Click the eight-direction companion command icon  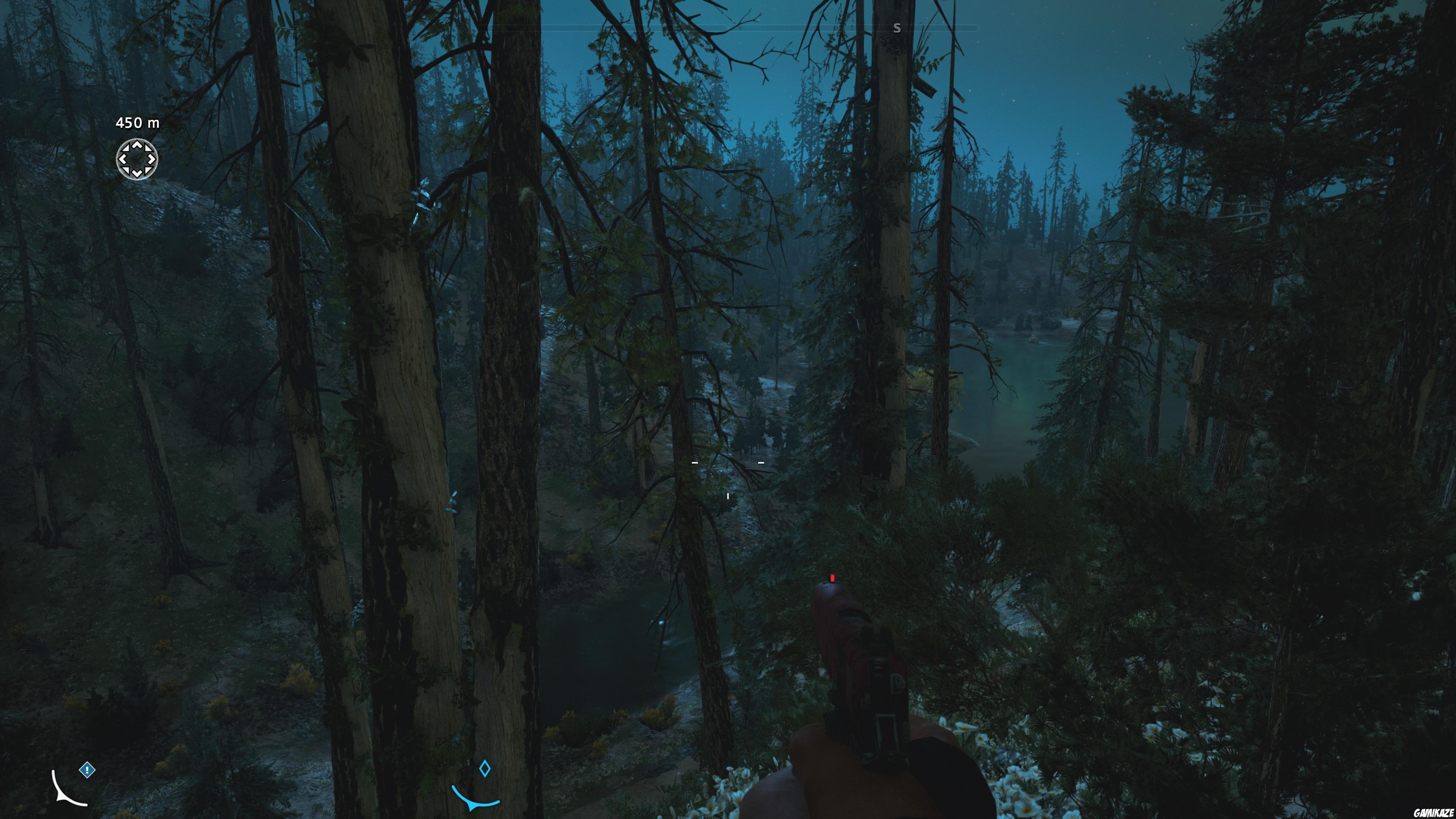[x=137, y=160]
